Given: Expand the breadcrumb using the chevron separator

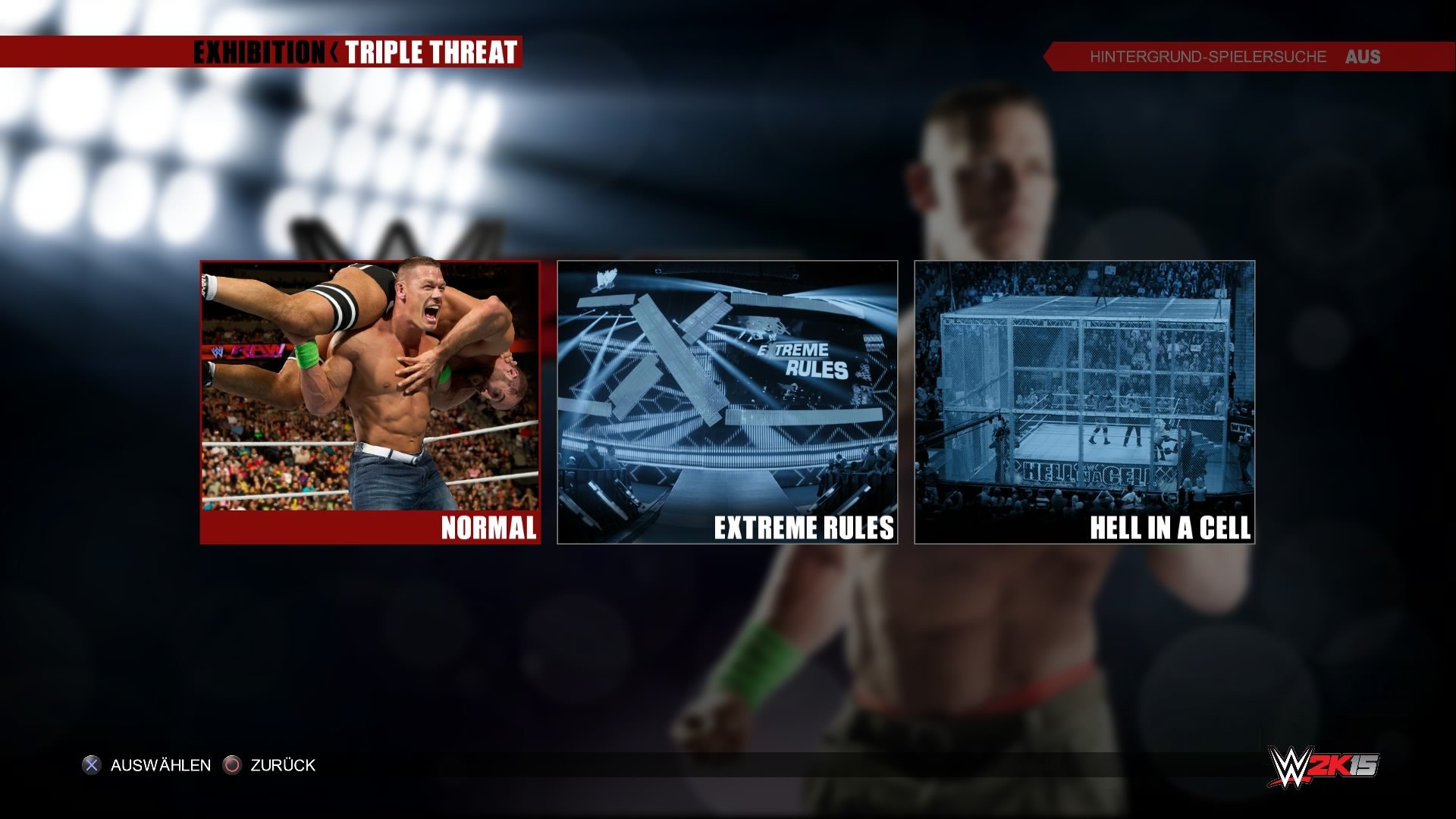Looking at the screenshot, I should pyautogui.click(x=334, y=53).
